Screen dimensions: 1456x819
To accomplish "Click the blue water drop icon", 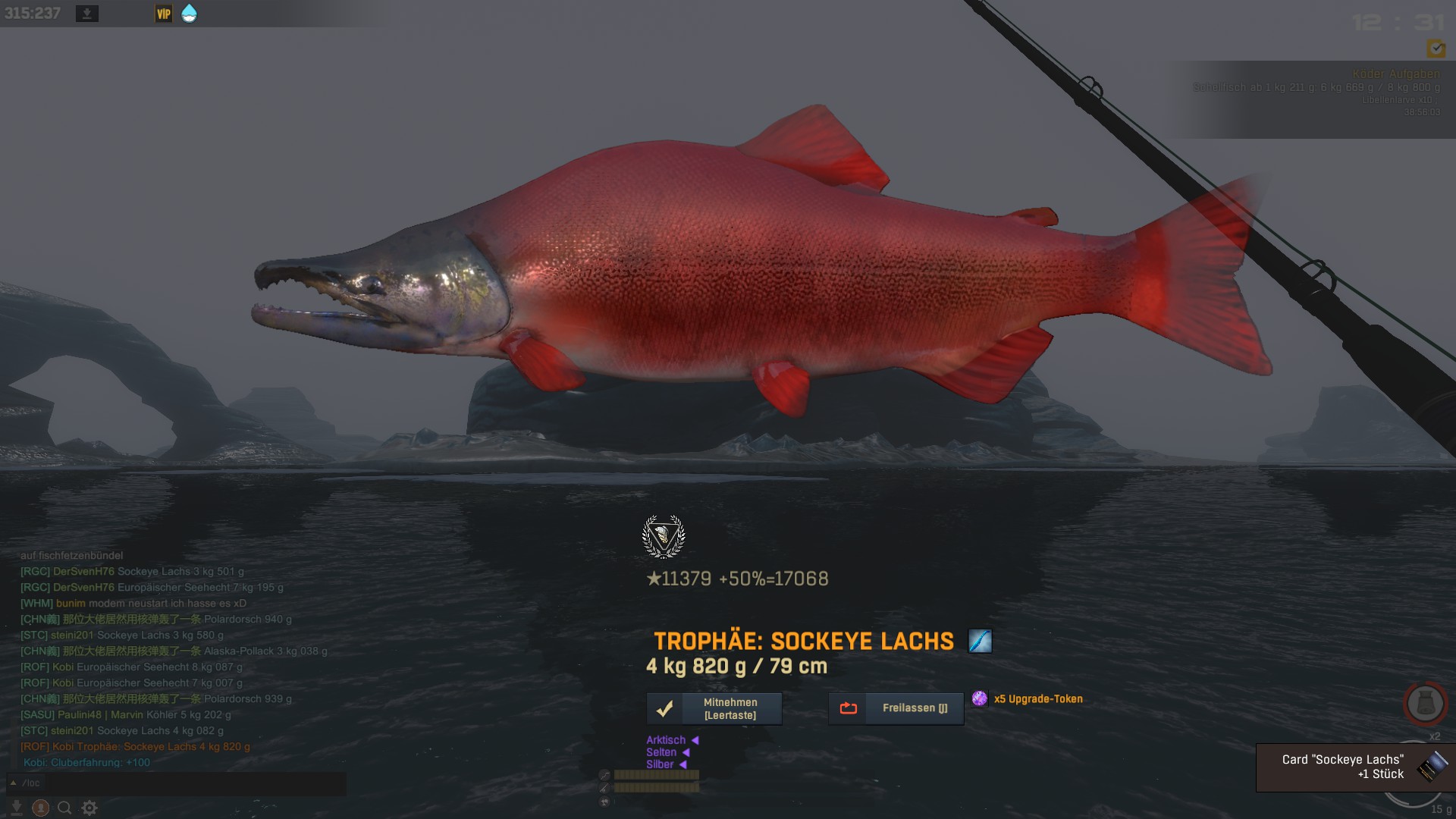I will coord(189,14).
